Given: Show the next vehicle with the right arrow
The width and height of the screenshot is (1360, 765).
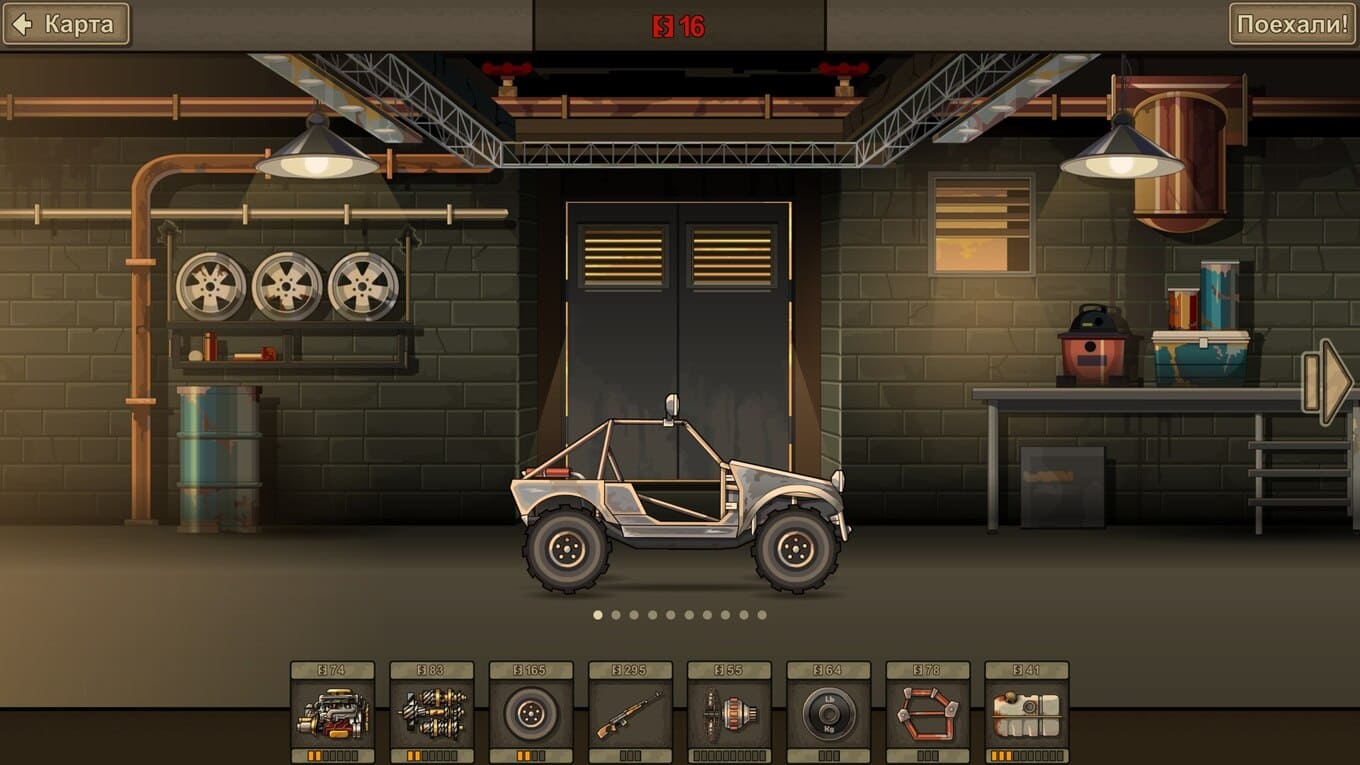Looking at the screenshot, I should coord(1328,382).
